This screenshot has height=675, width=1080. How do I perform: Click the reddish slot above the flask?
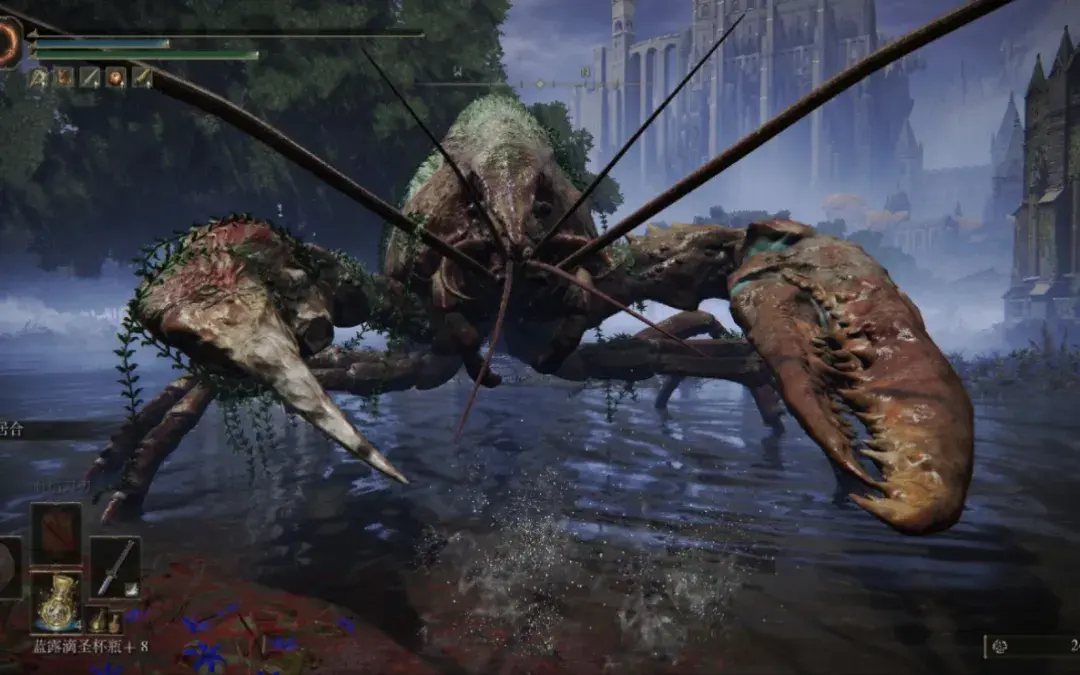pos(55,534)
